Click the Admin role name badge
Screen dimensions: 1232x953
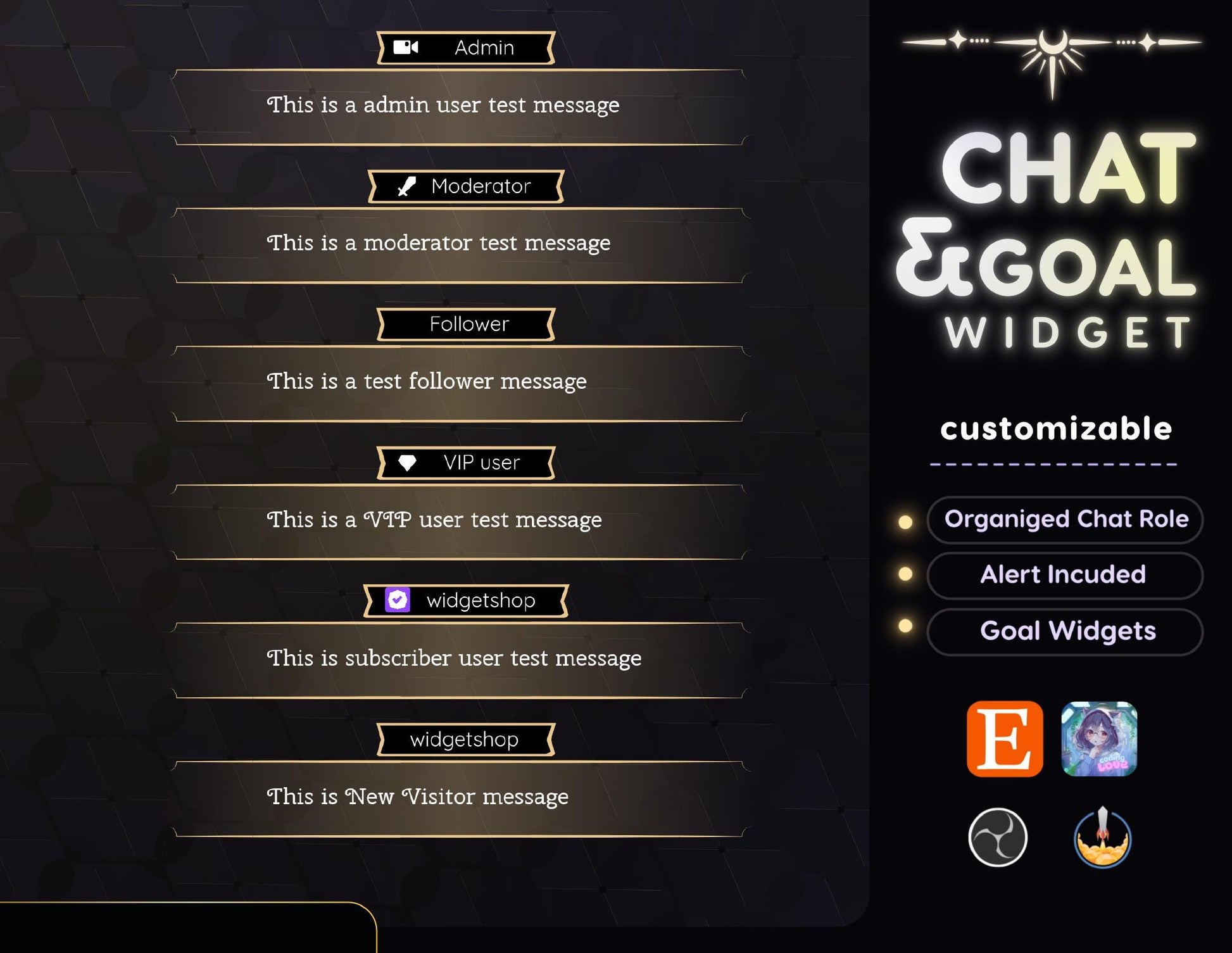pyautogui.click(x=466, y=48)
